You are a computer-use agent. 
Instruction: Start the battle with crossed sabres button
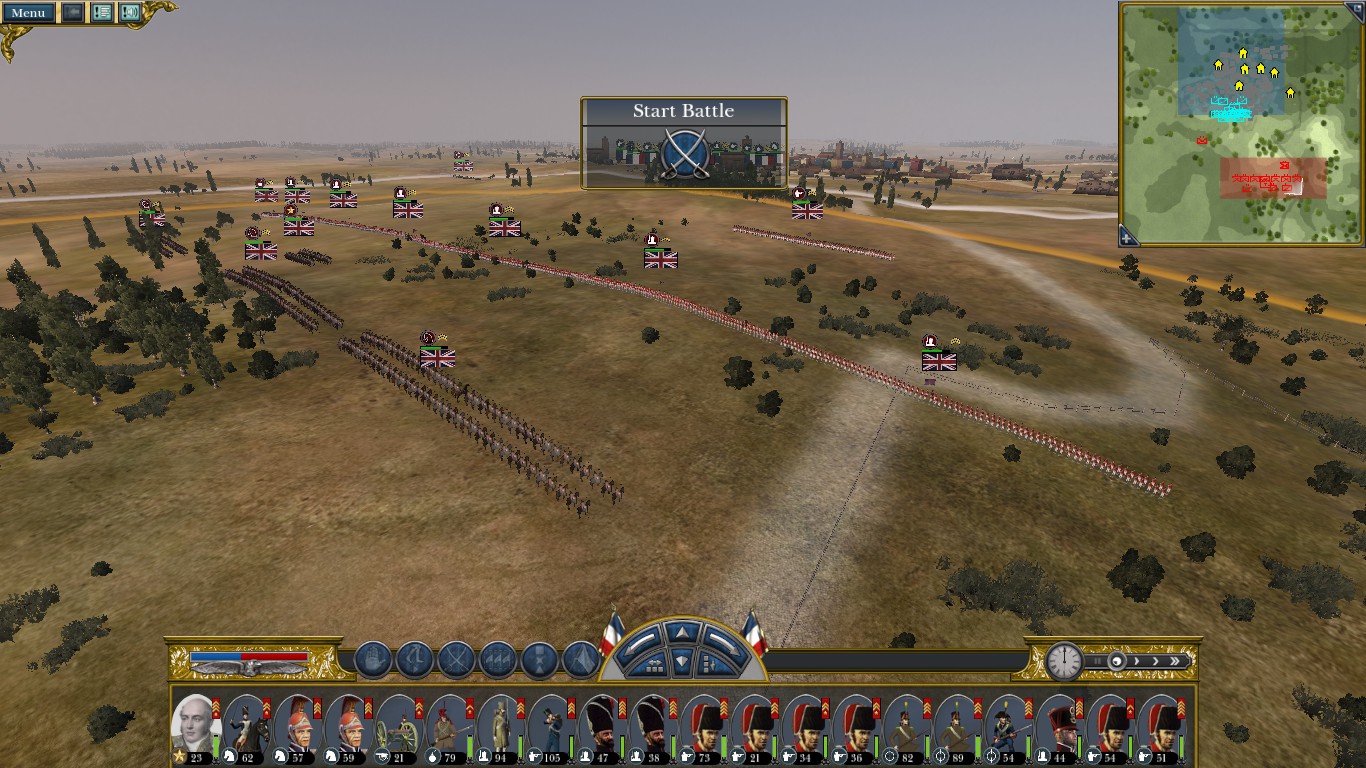[684, 156]
